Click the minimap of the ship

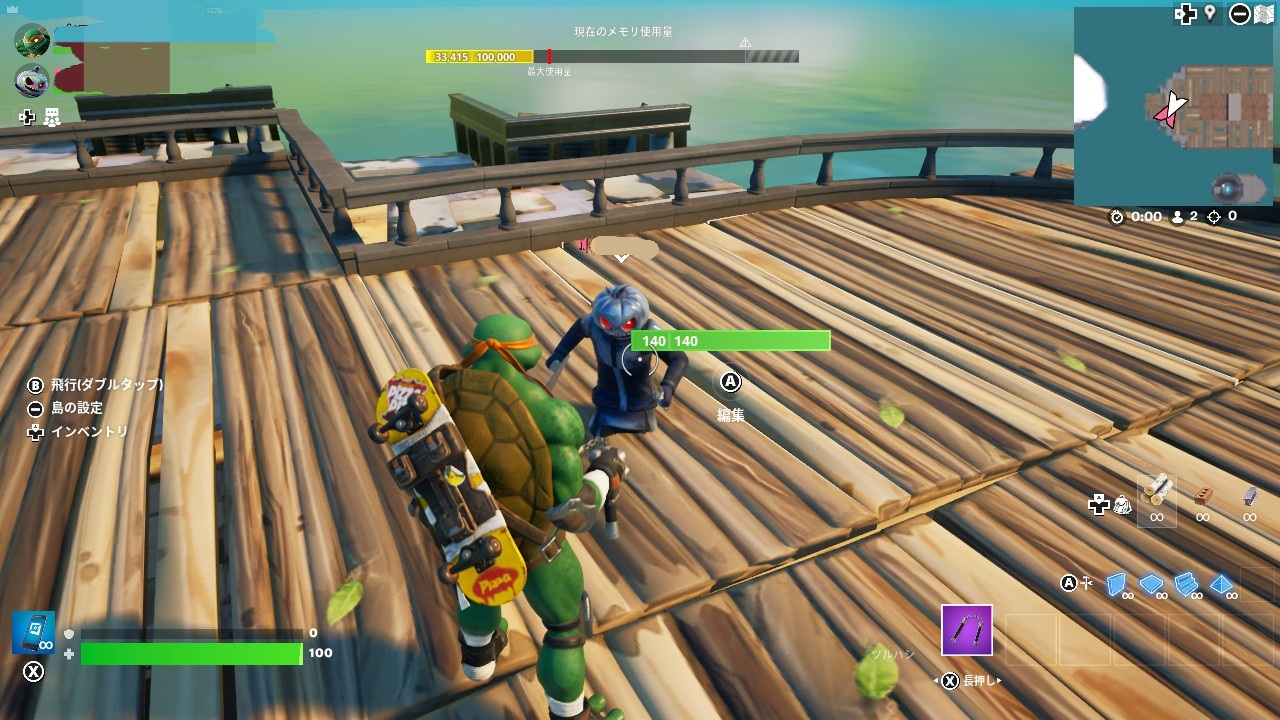(1173, 106)
